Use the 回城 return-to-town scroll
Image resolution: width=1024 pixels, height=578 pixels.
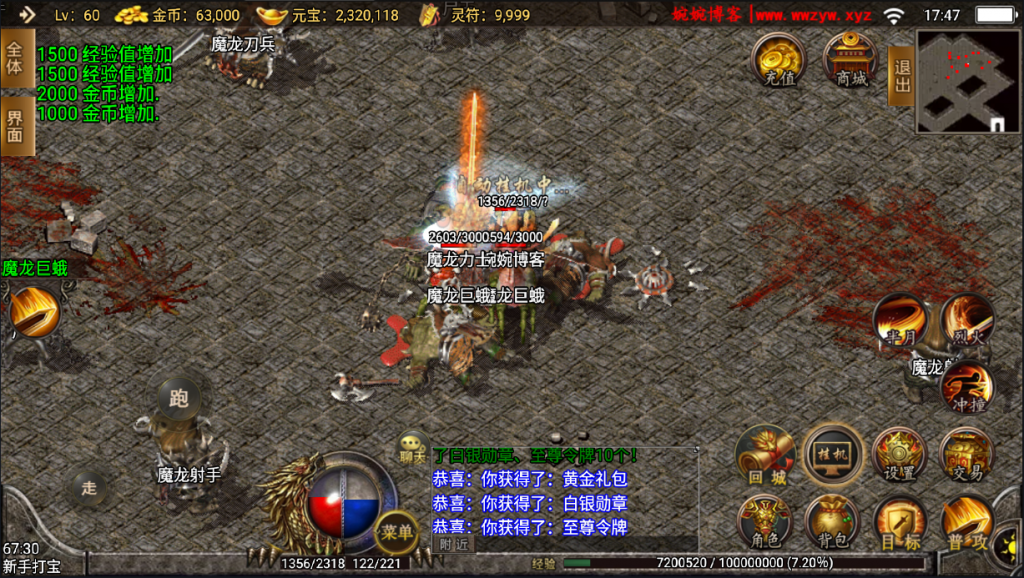(767, 456)
